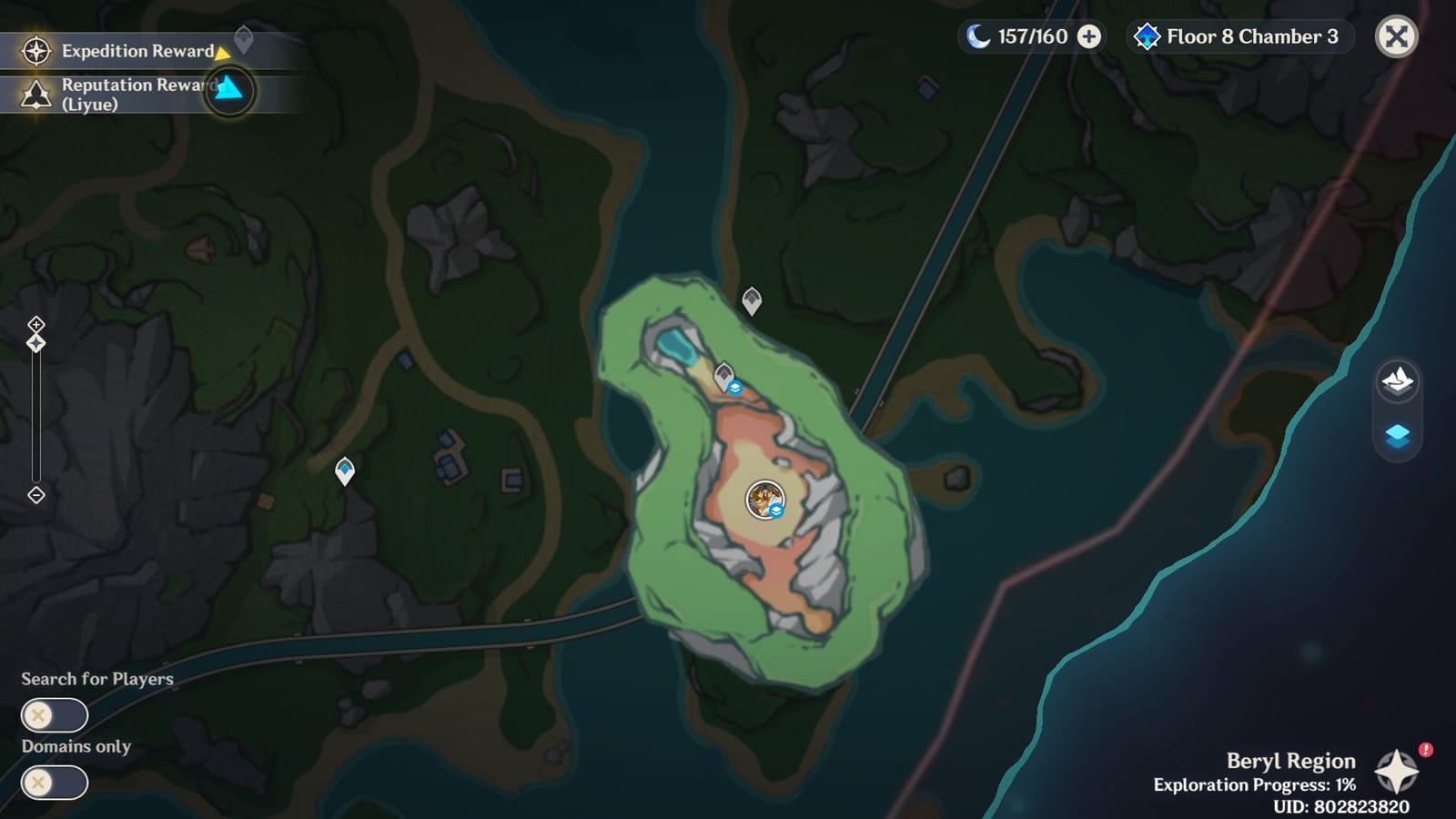This screenshot has height=819, width=1456.
Task: Click the gray waypoint marker north of the island
Action: (750, 301)
